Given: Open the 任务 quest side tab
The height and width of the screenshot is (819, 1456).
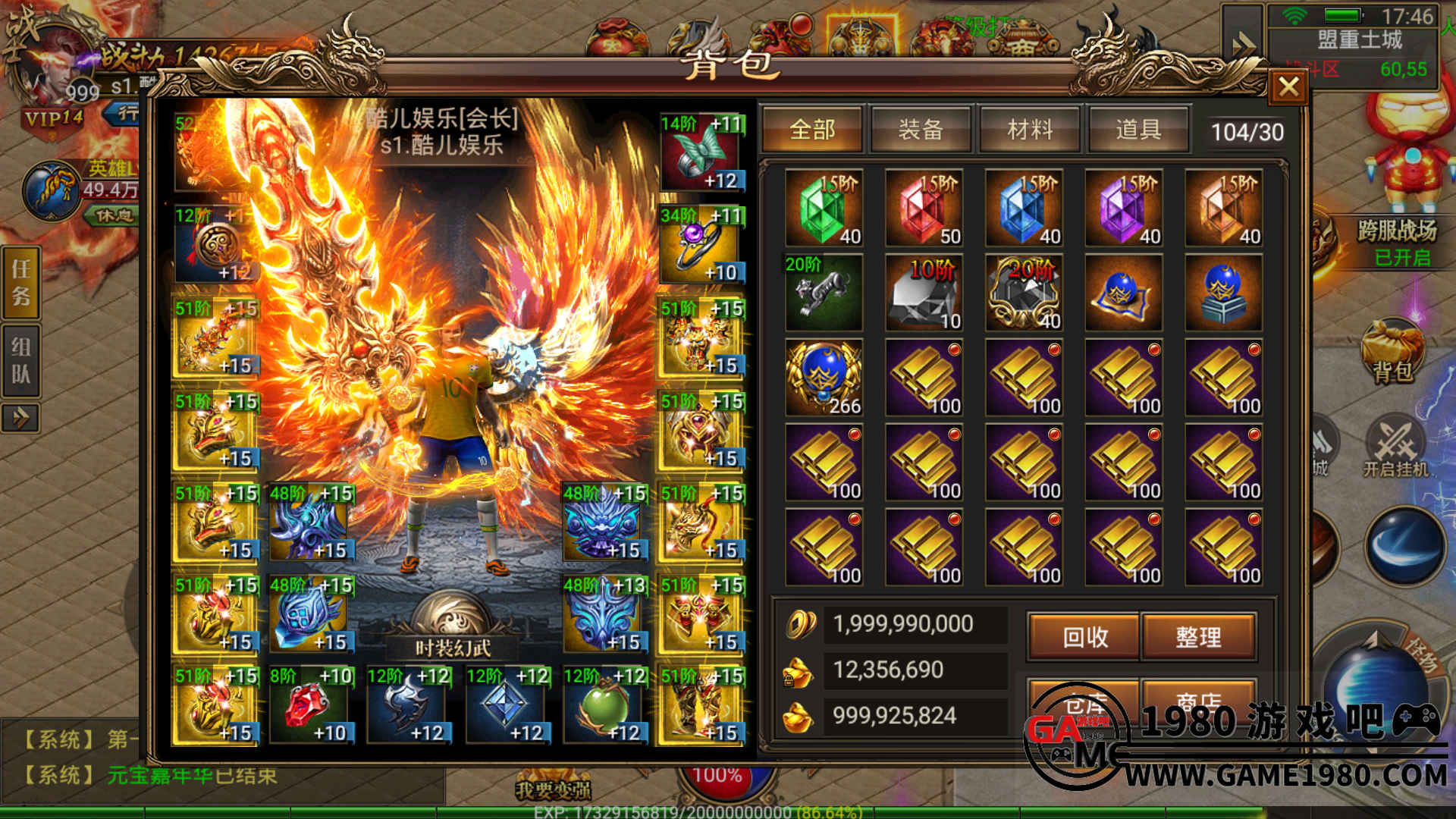Looking at the screenshot, I should pos(21,282).
